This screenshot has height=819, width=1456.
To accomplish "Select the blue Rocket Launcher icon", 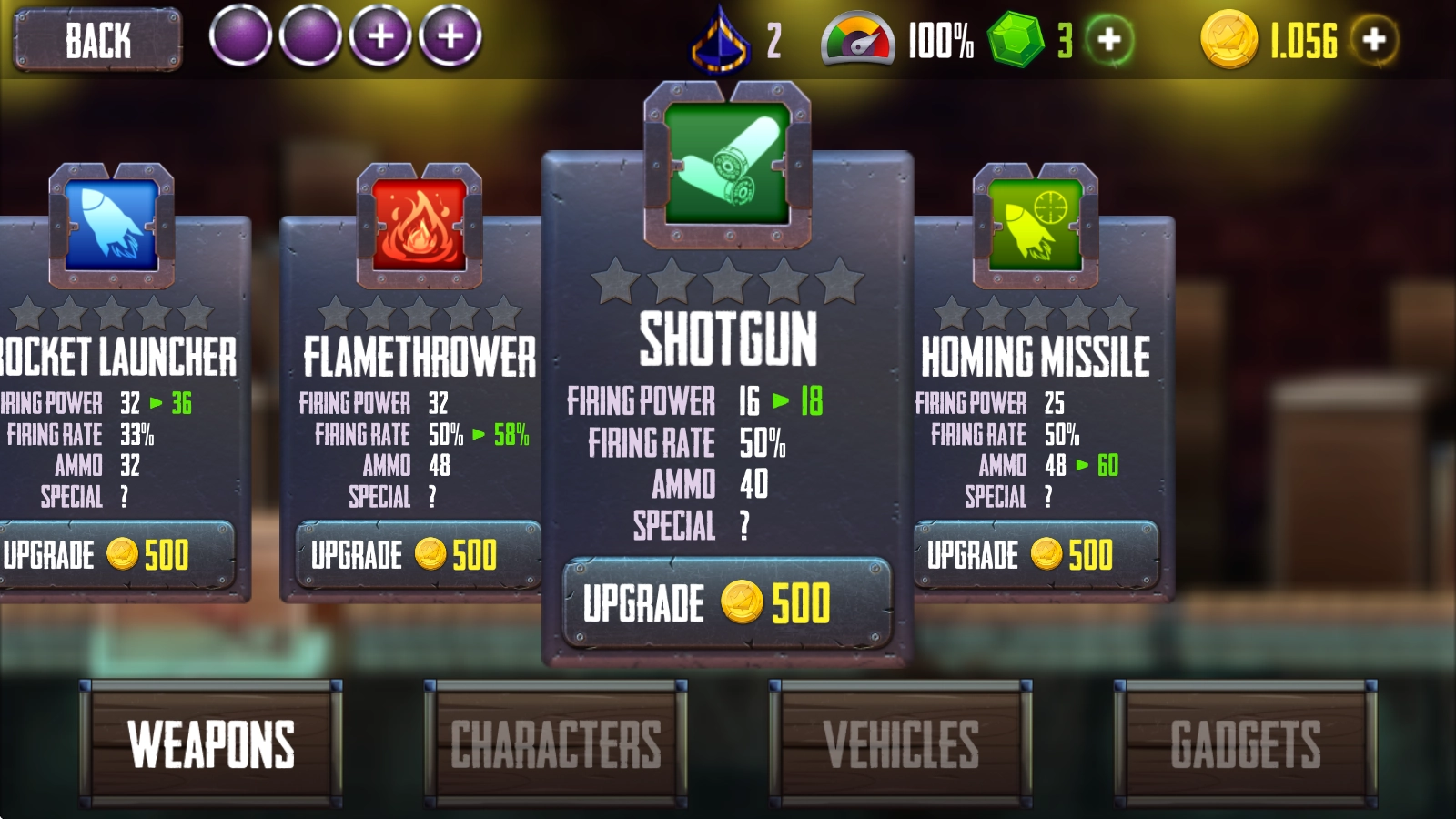I will point(112,225).
